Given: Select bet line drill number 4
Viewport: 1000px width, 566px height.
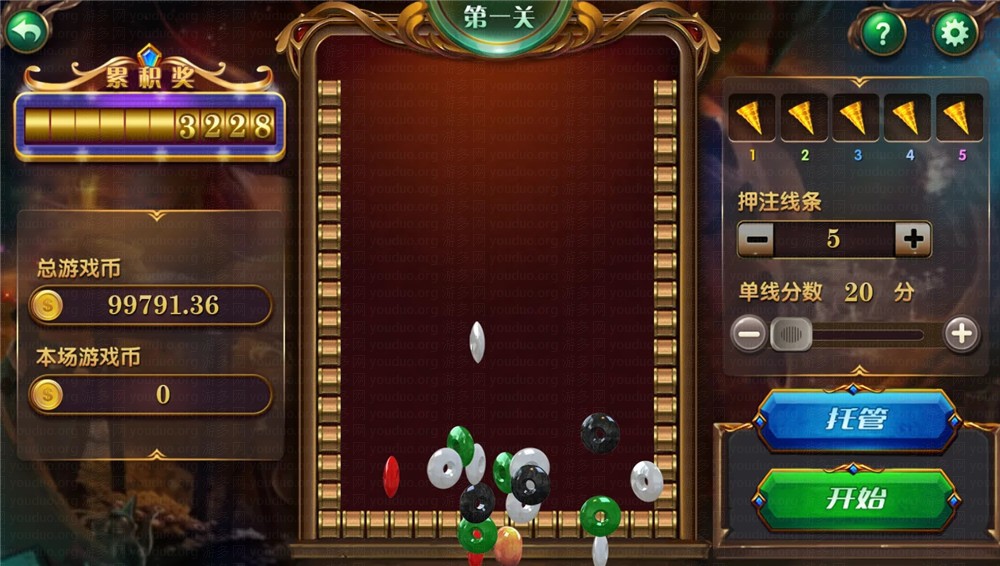Looking at the screenshot, I should [907, 119].
